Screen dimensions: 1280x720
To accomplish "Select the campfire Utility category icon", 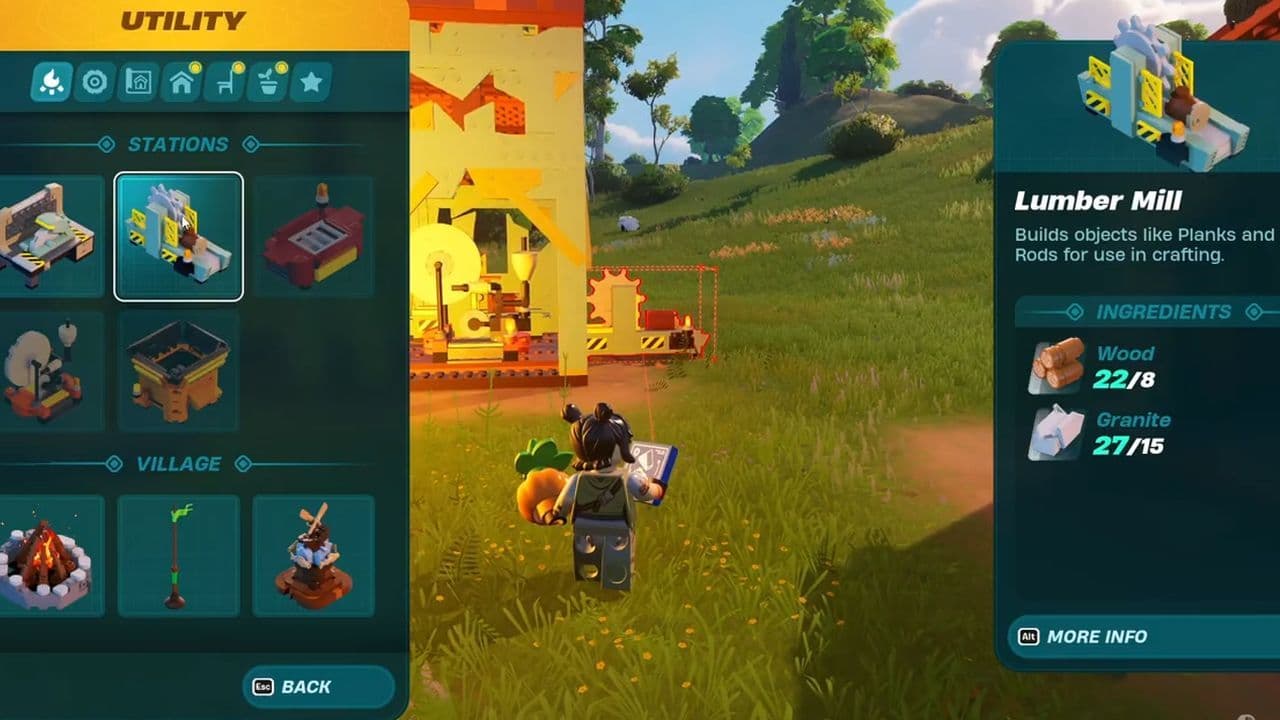I will 53,82.
